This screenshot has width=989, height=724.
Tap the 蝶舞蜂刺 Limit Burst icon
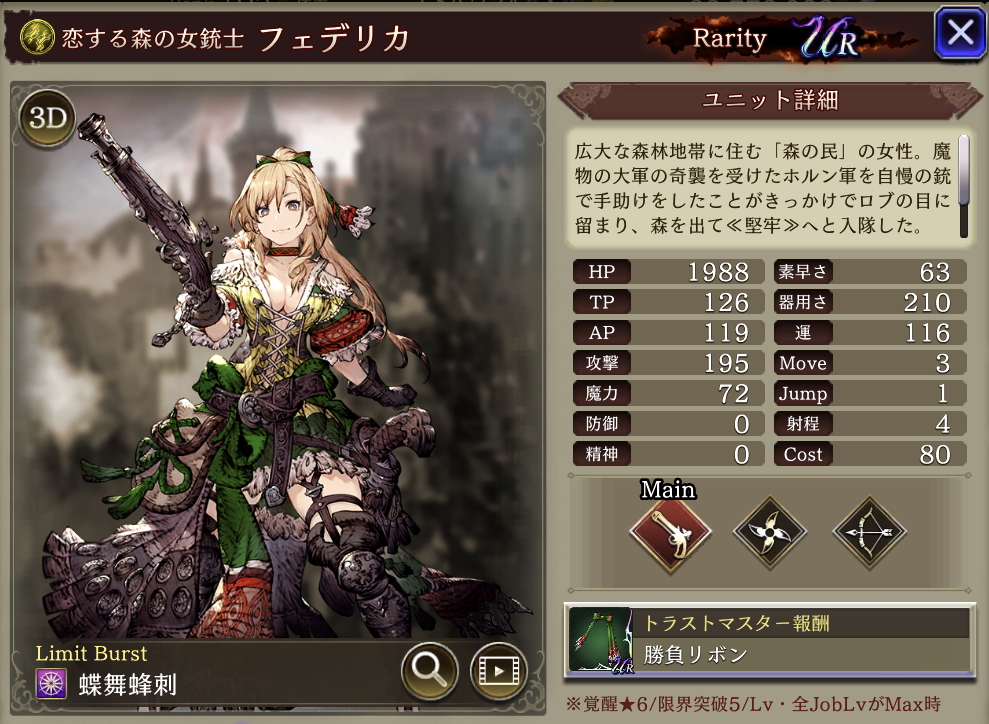pyautogui.click(x=52, y=684)
